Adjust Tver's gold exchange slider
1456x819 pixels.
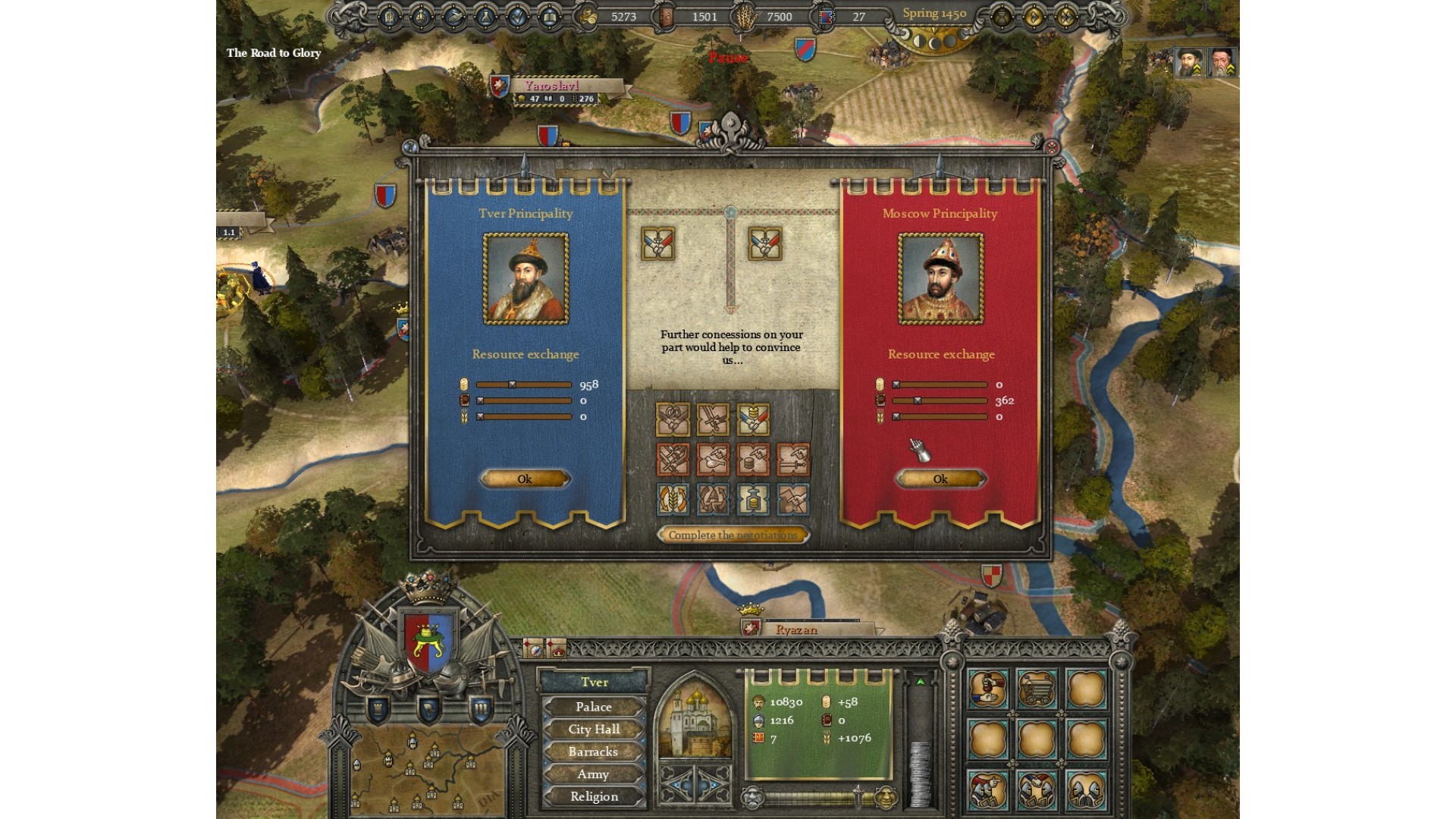coord(513,384)
